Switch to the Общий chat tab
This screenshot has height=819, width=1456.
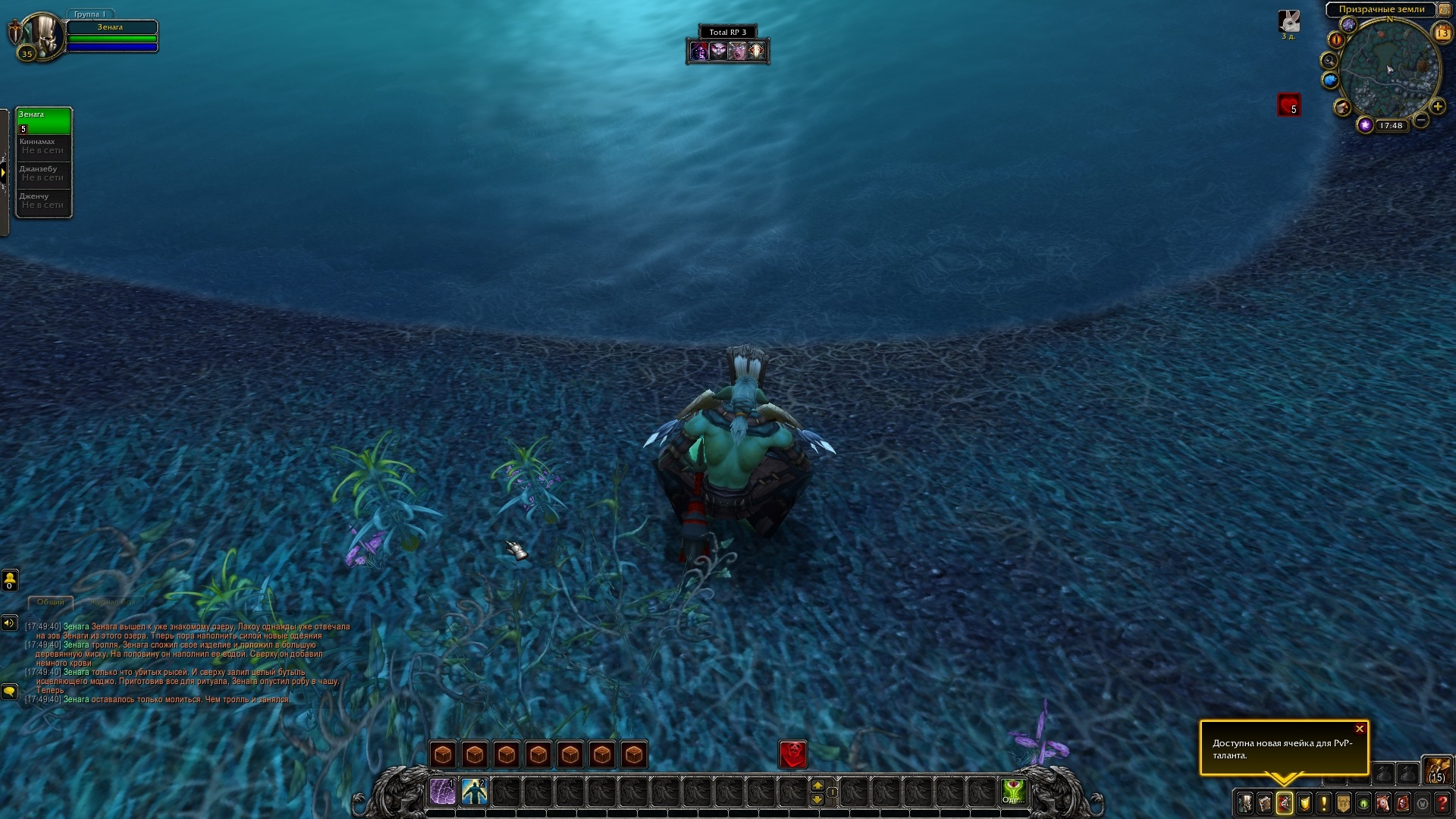click(51, 602)
